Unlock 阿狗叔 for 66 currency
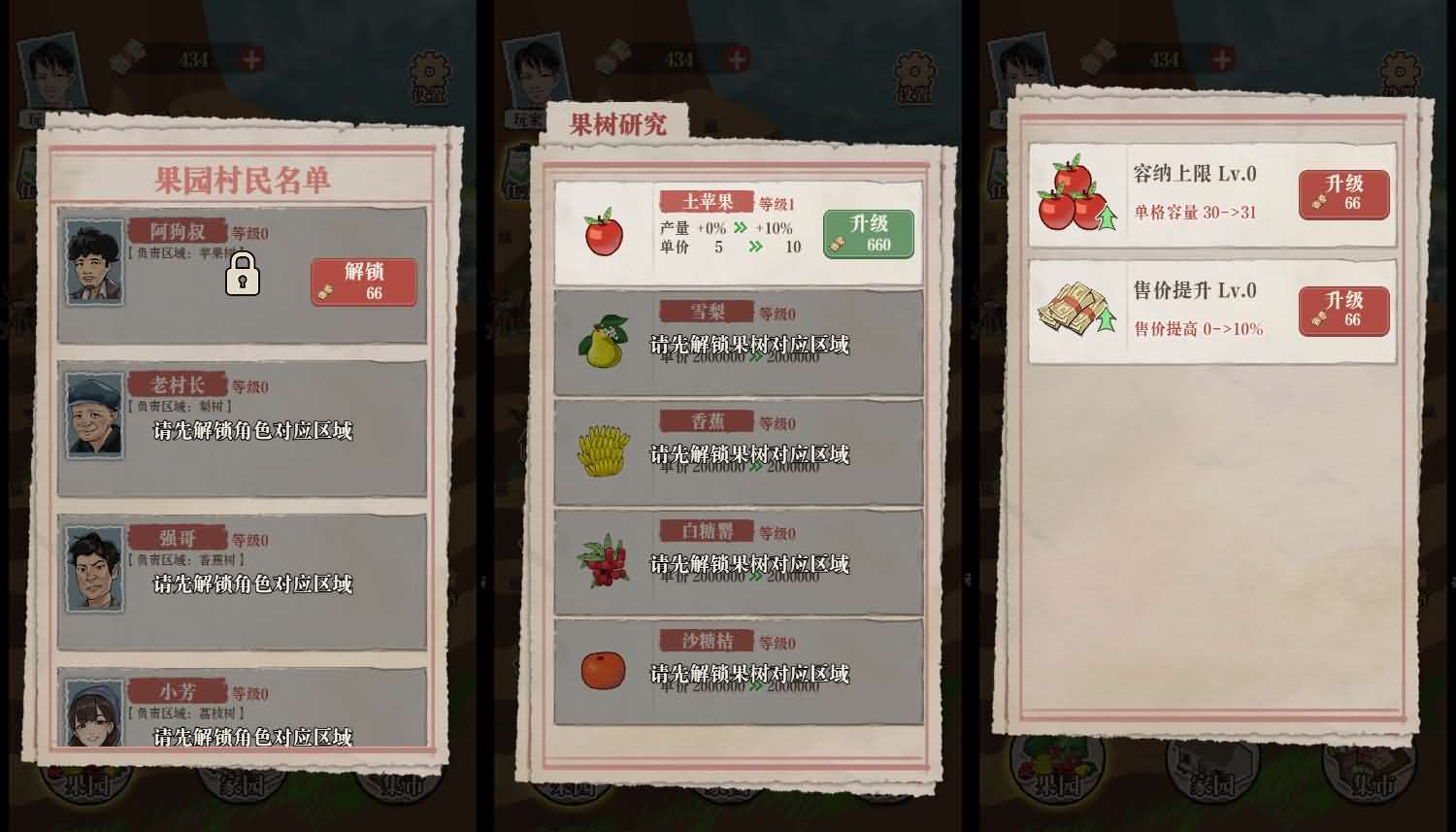The width and height of the screenshot is (1456, 832). (365, 282)
